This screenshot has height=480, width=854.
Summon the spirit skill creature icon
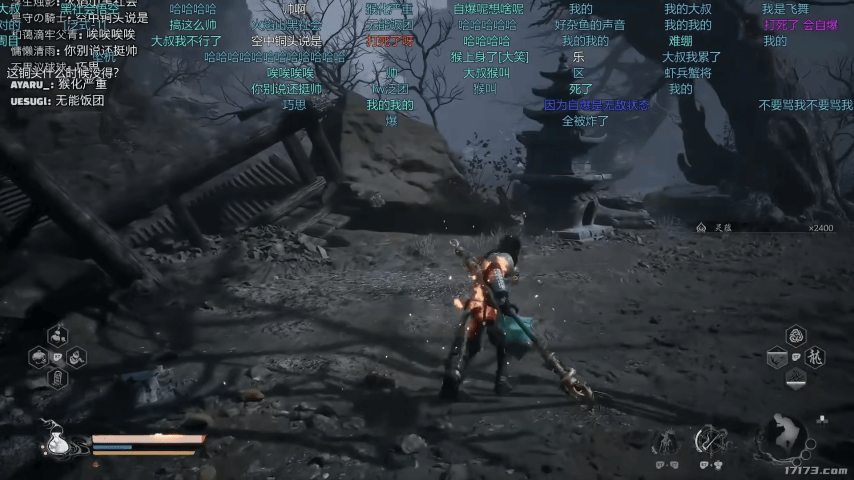click(x=666, y=440)
